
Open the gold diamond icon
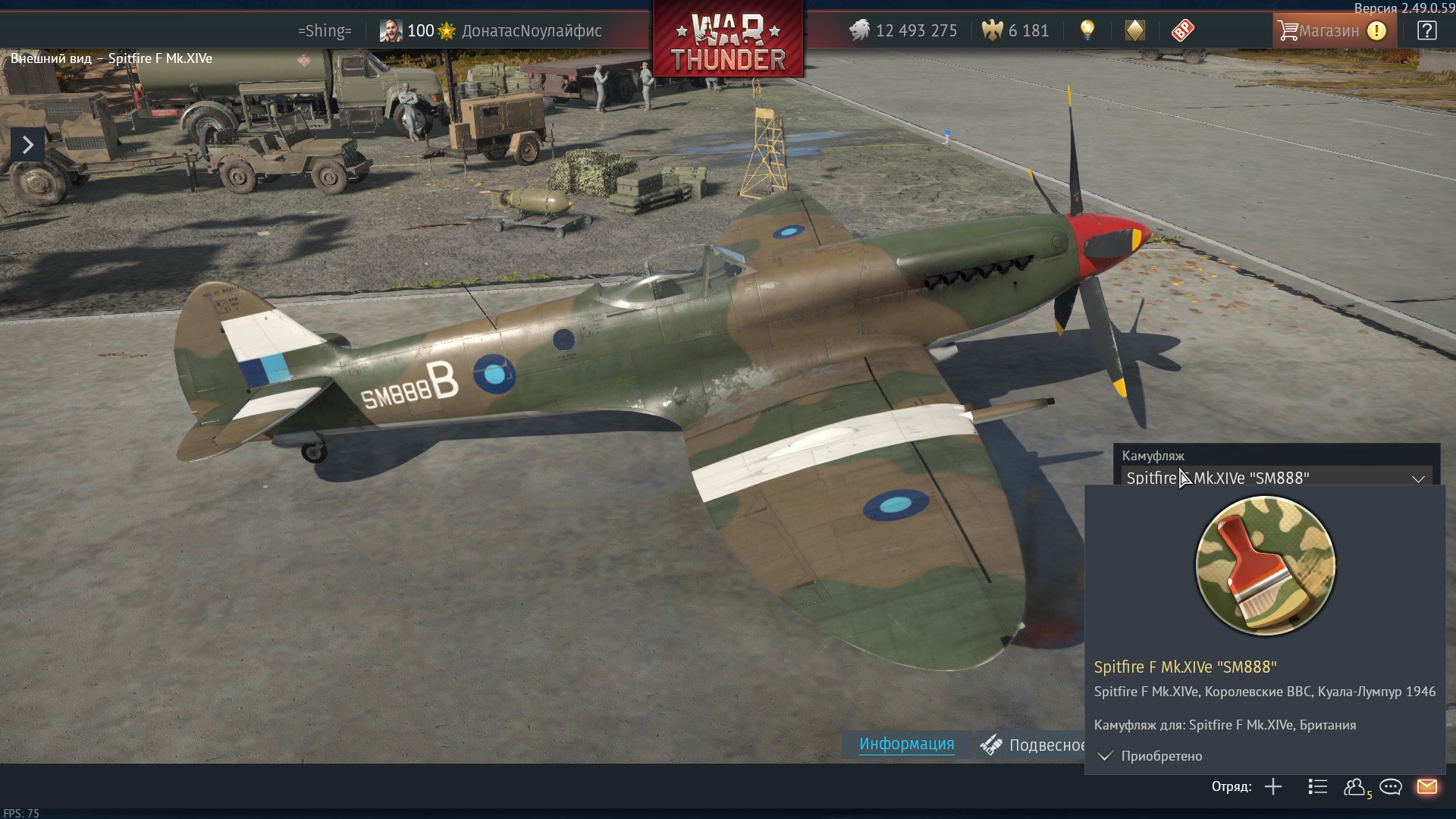click(1134, 30)
